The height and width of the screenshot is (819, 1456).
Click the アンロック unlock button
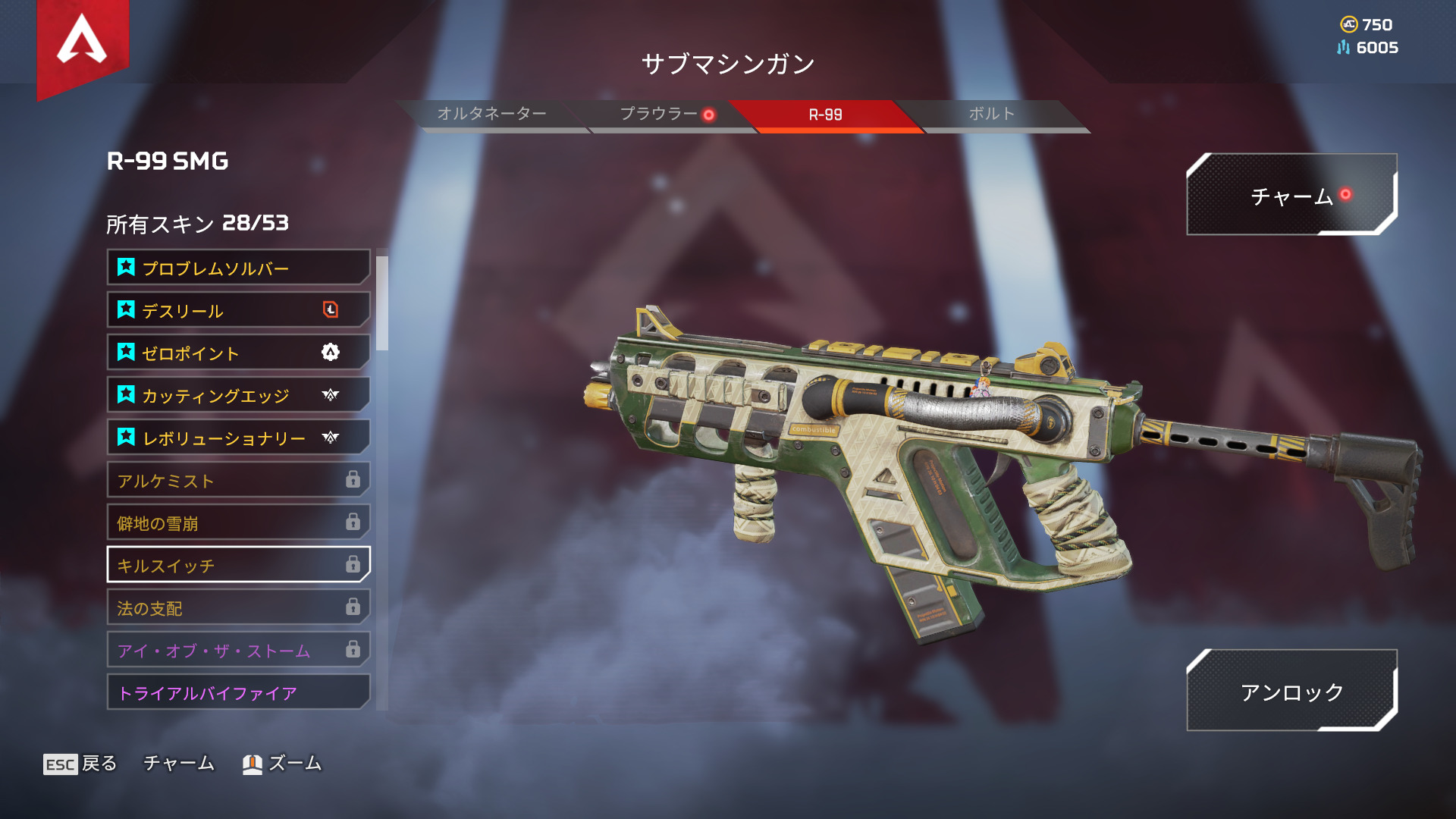tap(1291, 691)
